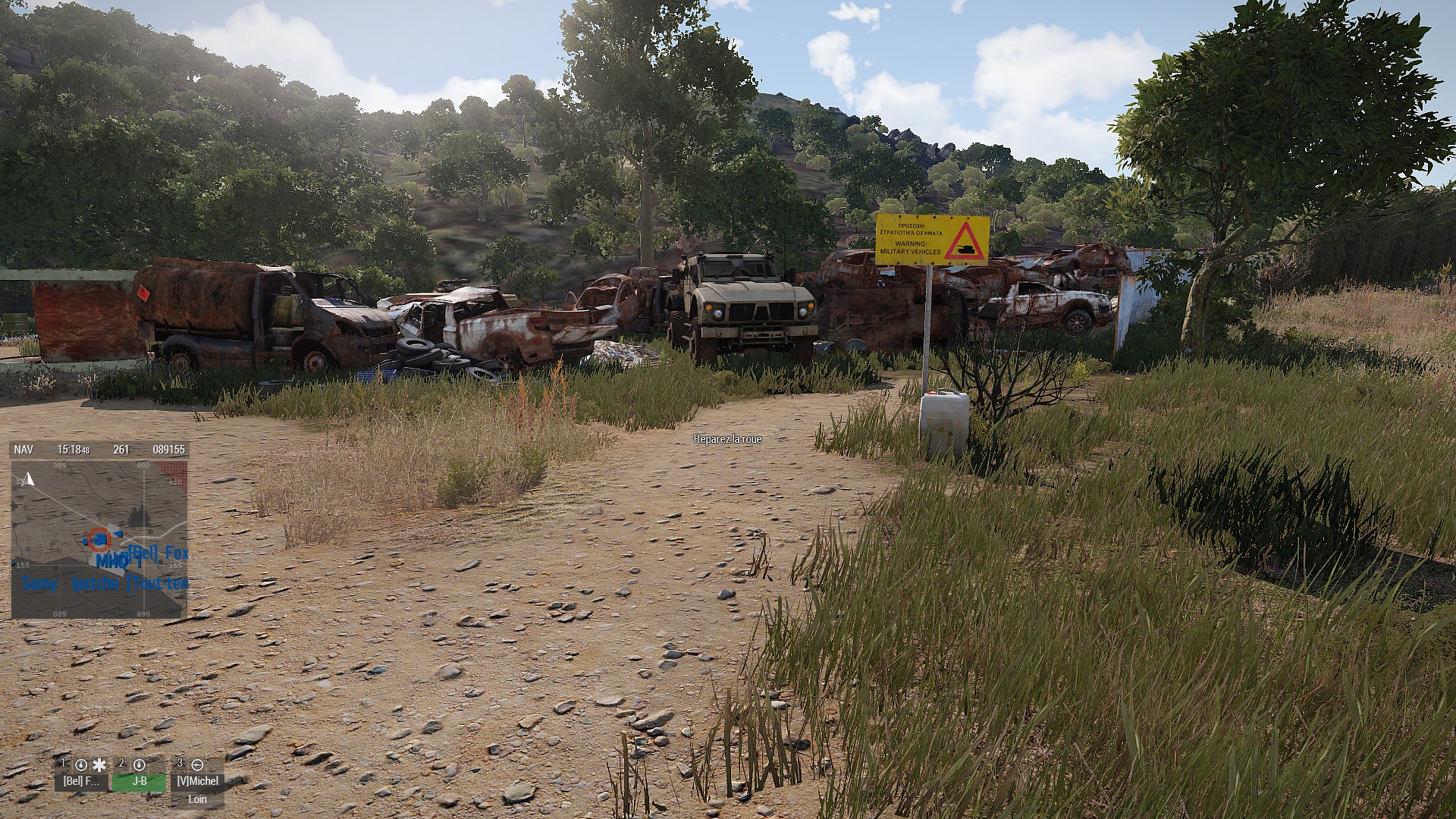This screenshot has width=1456, height=819.
Task: Select squad member J-B
Action: (140, 780)
